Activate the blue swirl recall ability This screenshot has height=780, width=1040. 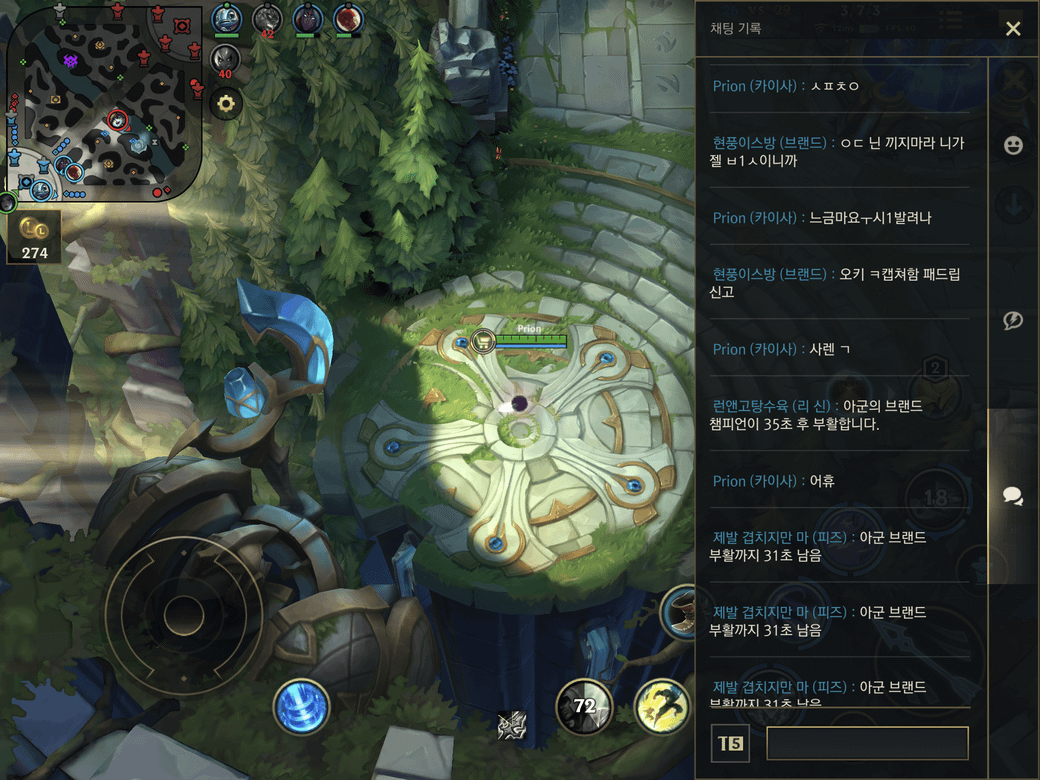click(x=302, y=707)
